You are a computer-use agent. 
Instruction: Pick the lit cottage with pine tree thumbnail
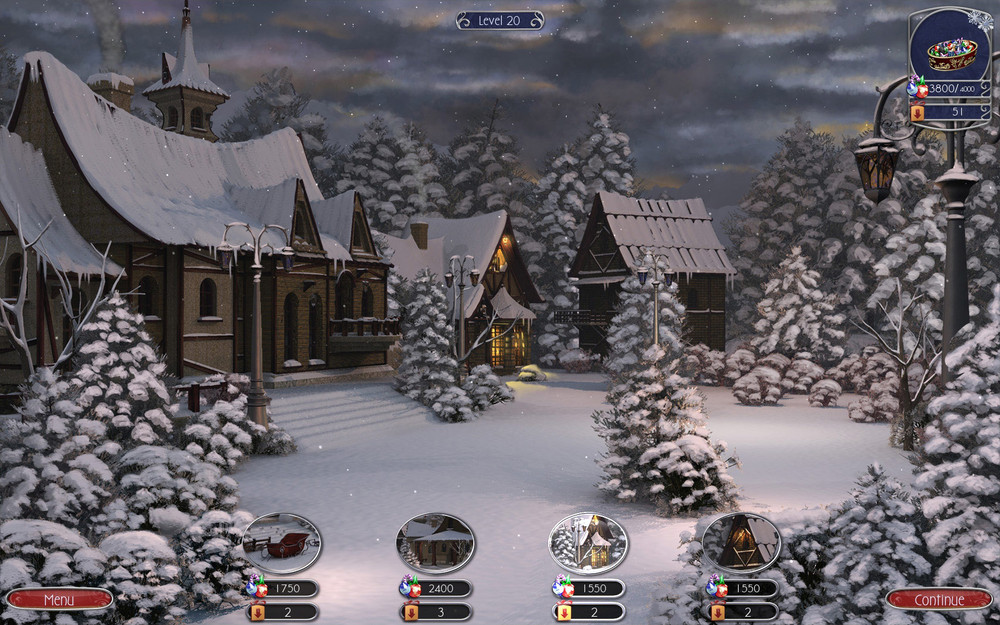click(x=588, y=543)
